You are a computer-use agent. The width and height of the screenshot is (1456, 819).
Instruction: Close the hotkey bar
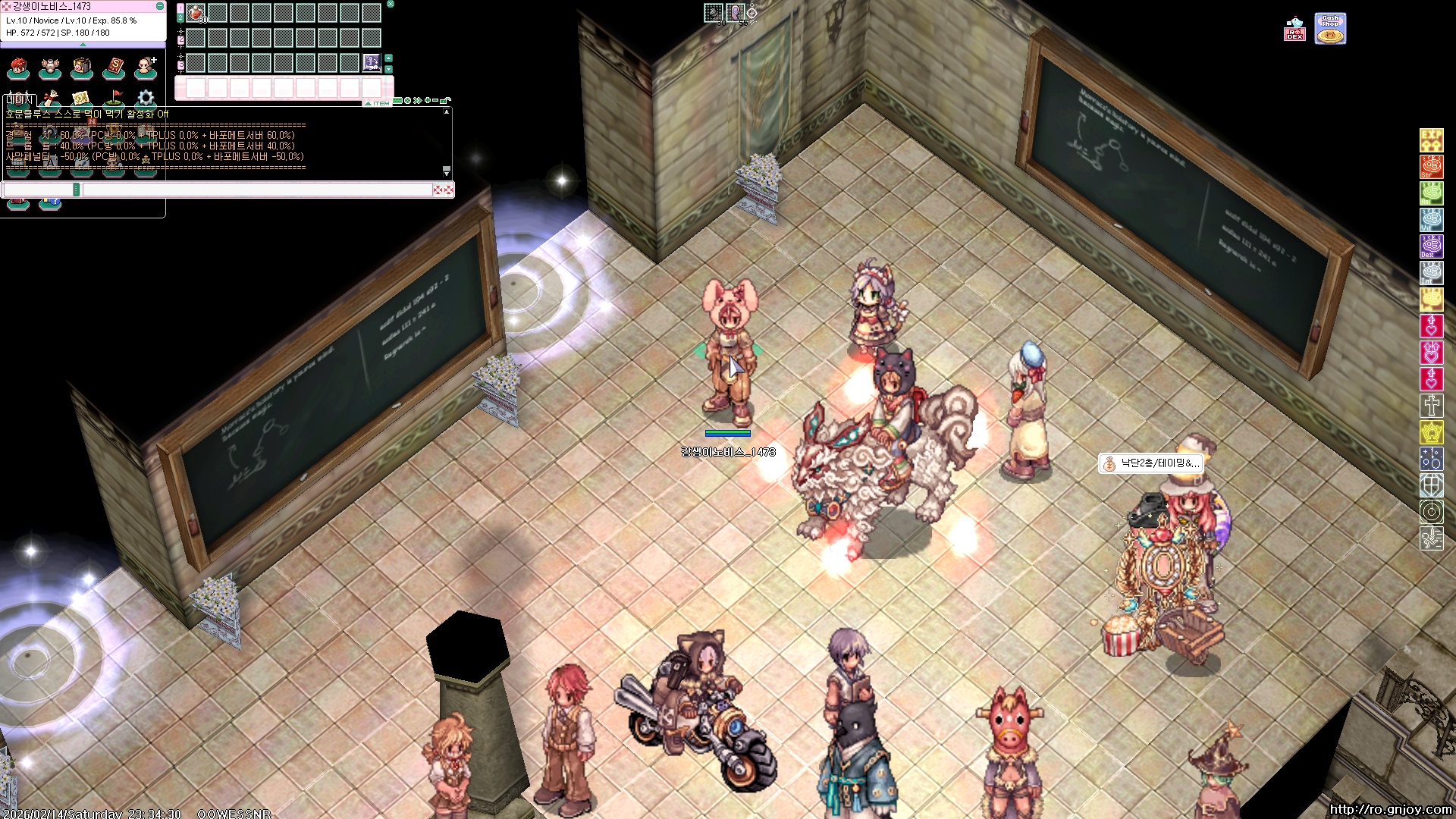tap(391, 4)
